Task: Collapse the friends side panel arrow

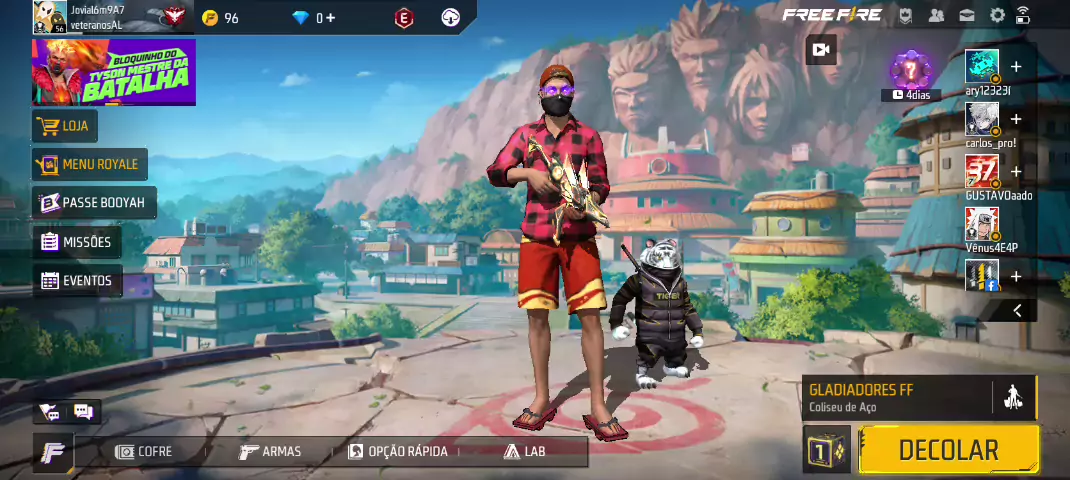Action: click(x=1017, y=310)
